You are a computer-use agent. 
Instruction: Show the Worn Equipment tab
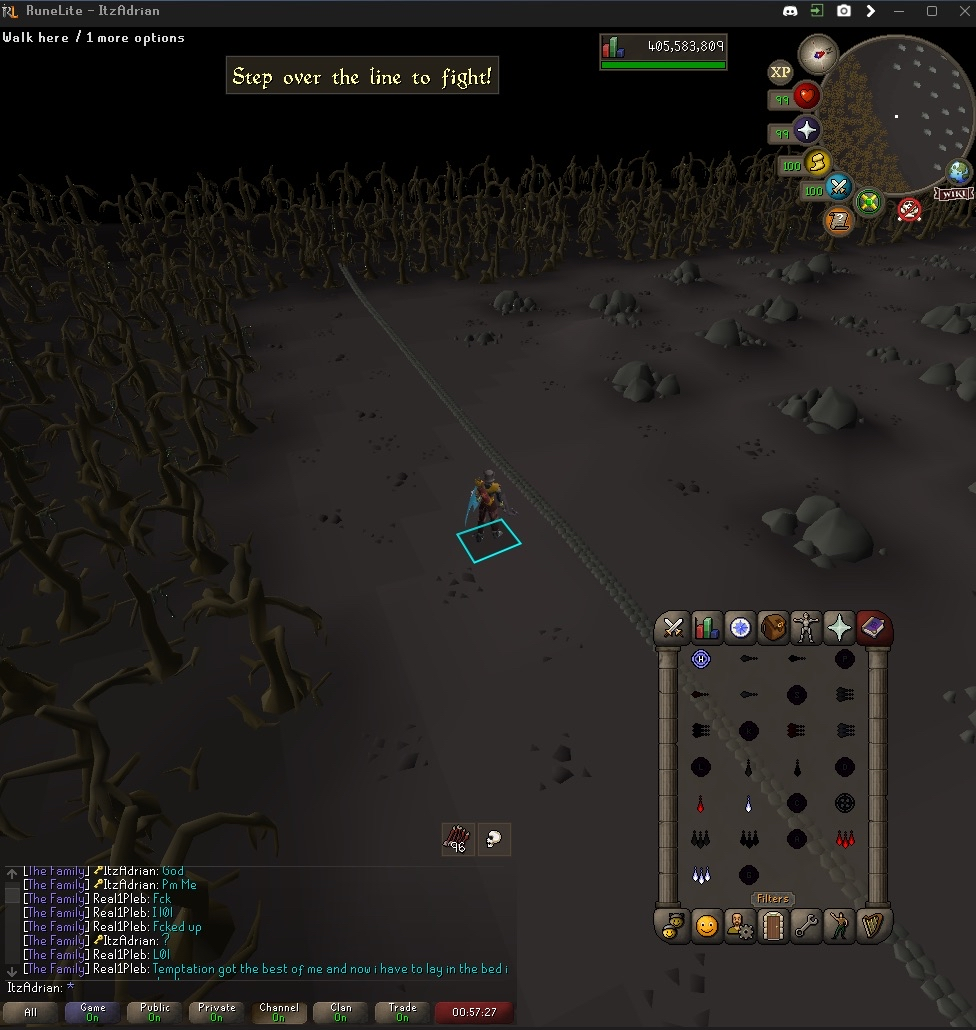(x=806, y=628)
